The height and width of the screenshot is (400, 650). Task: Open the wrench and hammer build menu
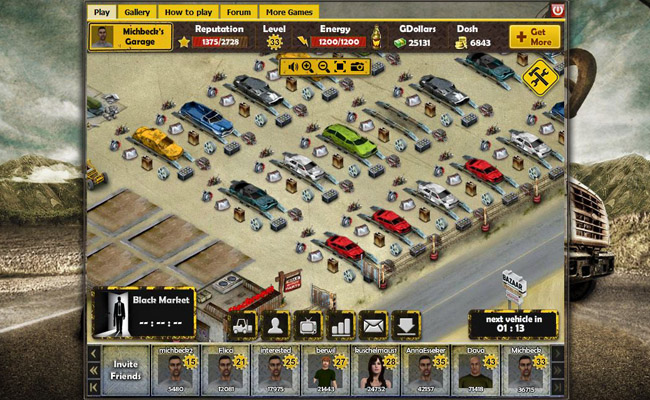click(537, 77)
